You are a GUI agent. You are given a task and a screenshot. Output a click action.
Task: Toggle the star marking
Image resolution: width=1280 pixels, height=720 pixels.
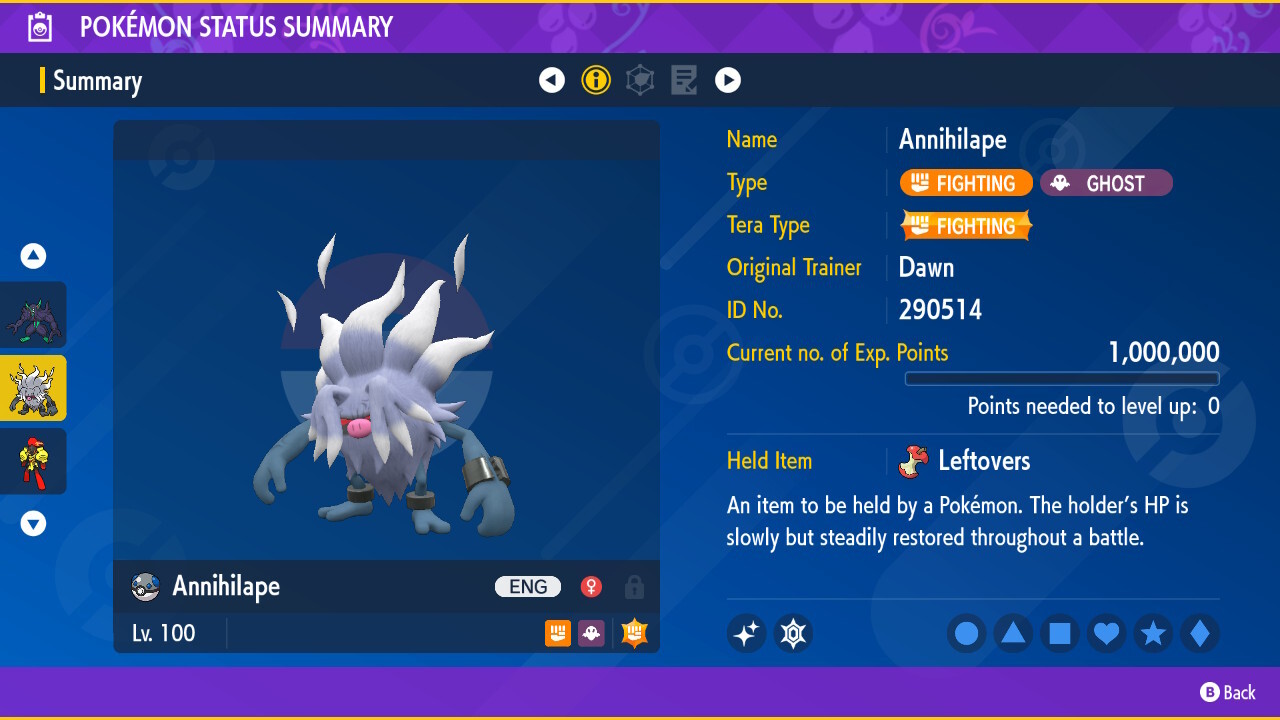pos(1153,633)
